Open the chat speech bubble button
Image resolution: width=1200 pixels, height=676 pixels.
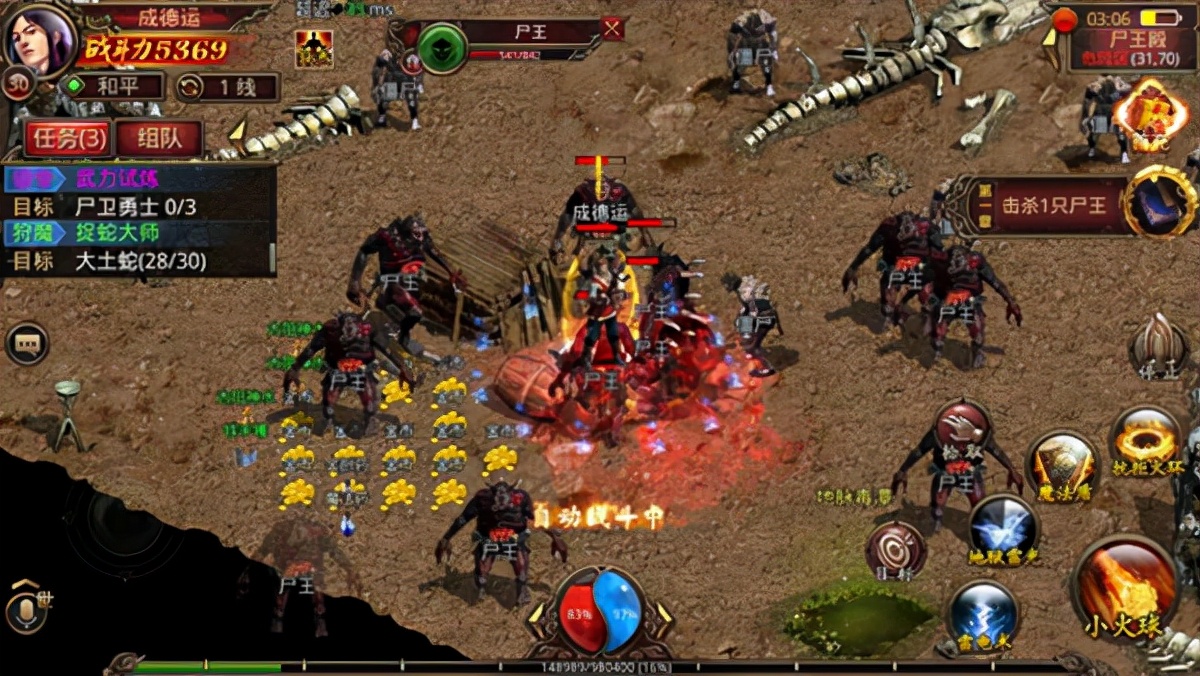[x=26, y=344]
